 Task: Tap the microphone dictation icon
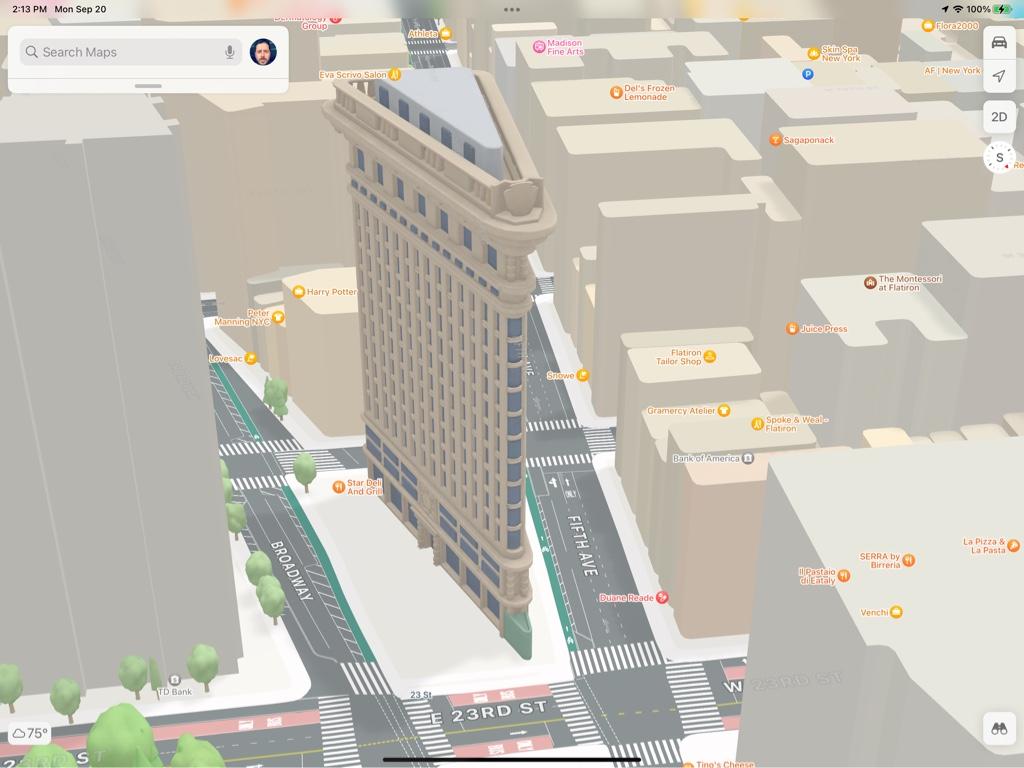[230, 52]
